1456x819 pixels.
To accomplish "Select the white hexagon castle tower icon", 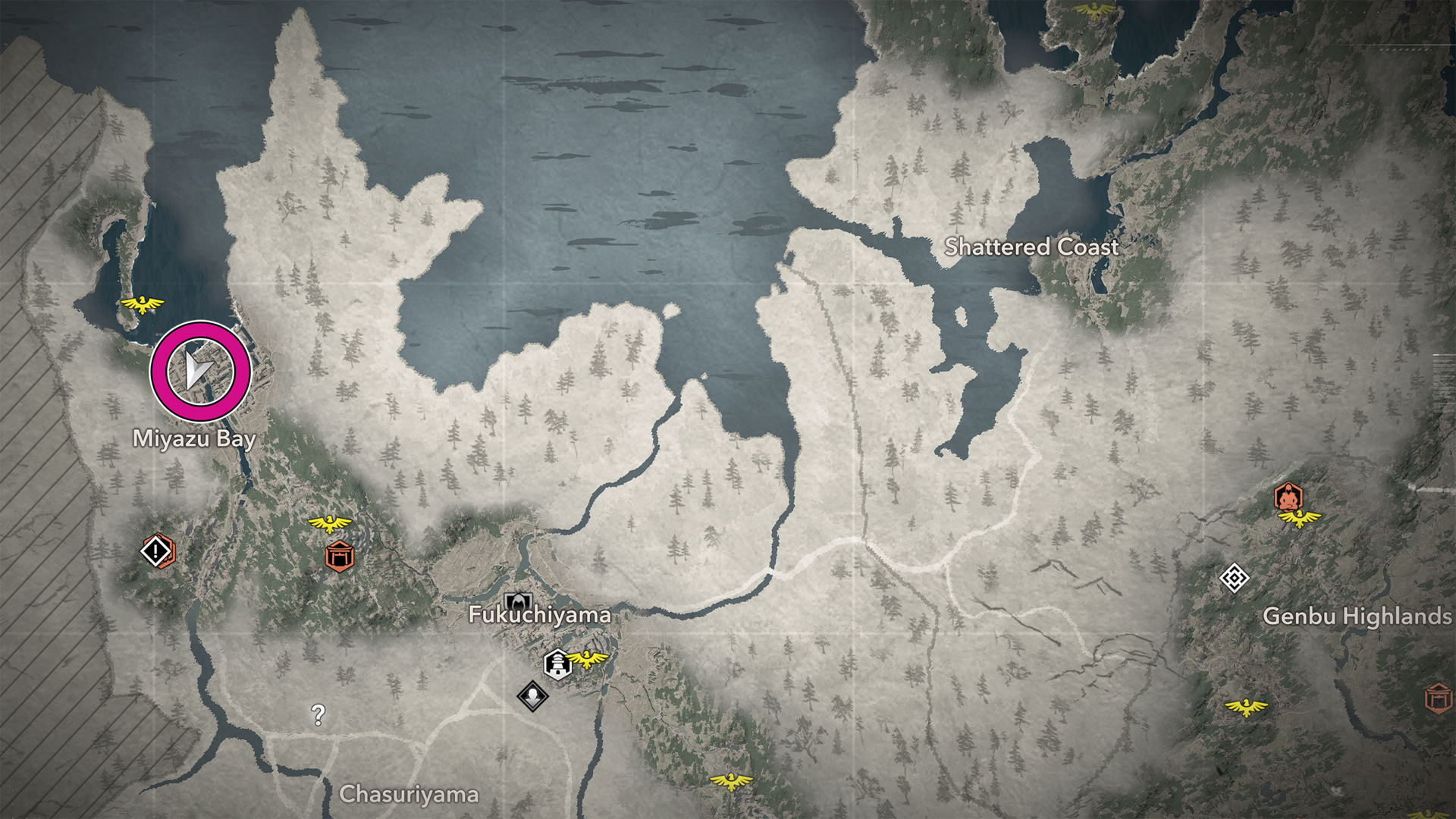I will click(x=557, y=664).
